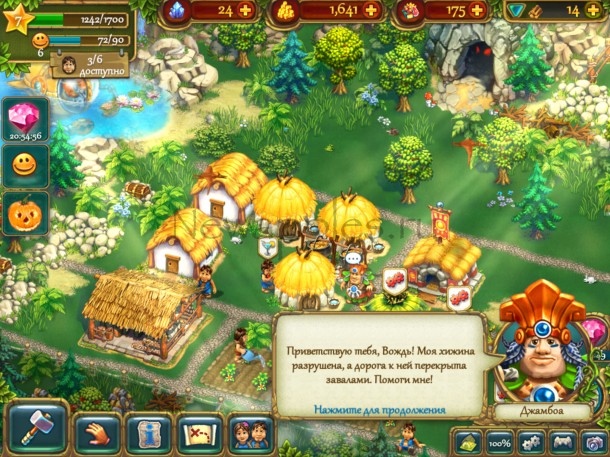This screenshot has width=610, height=457.
Task: Click the green tent button in bottom bar
Action: pos(468,442)
